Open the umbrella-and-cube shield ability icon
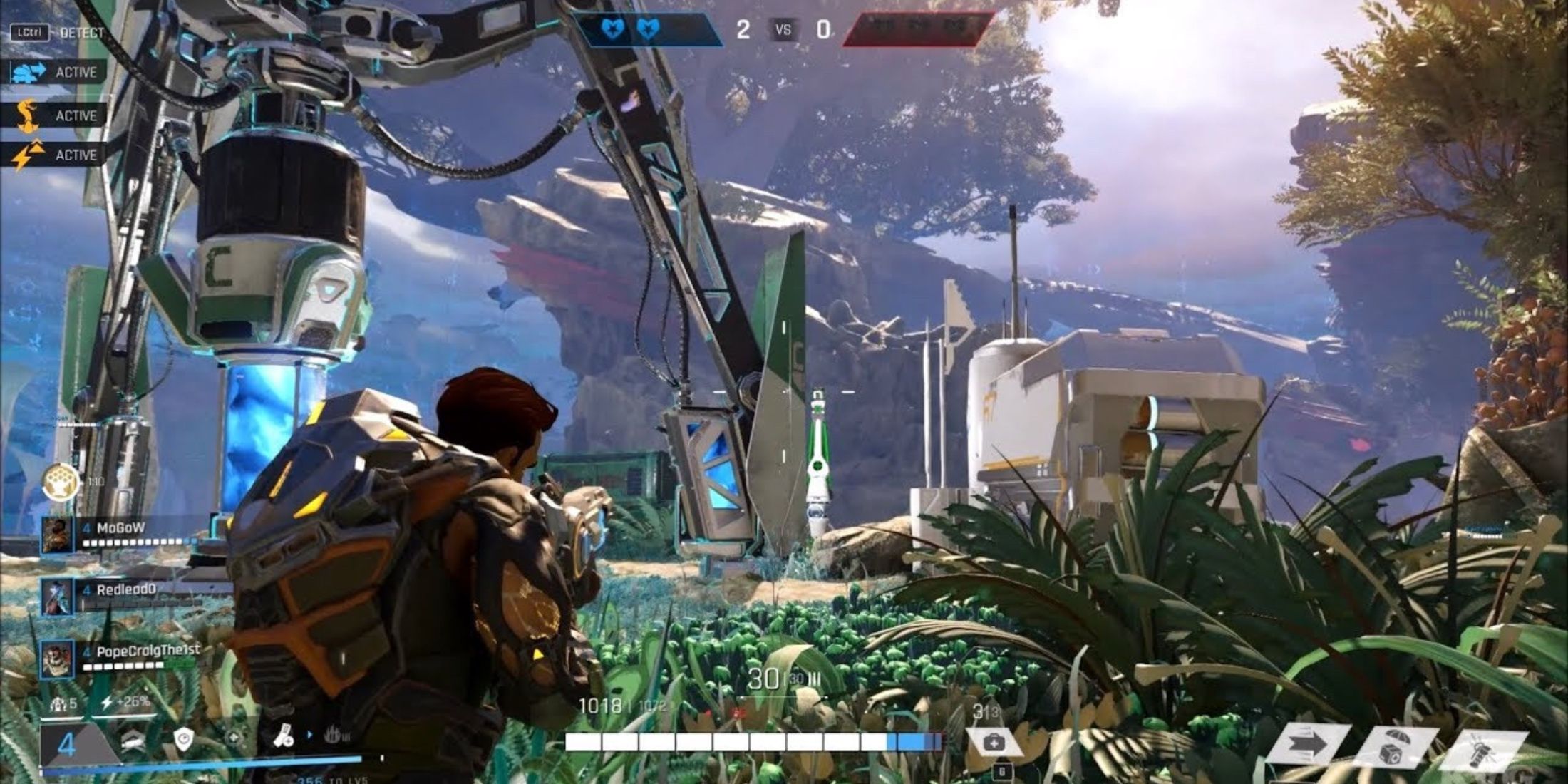Image resolution: width=1568 pixels, height=784 pixels. click(1395, 746)
